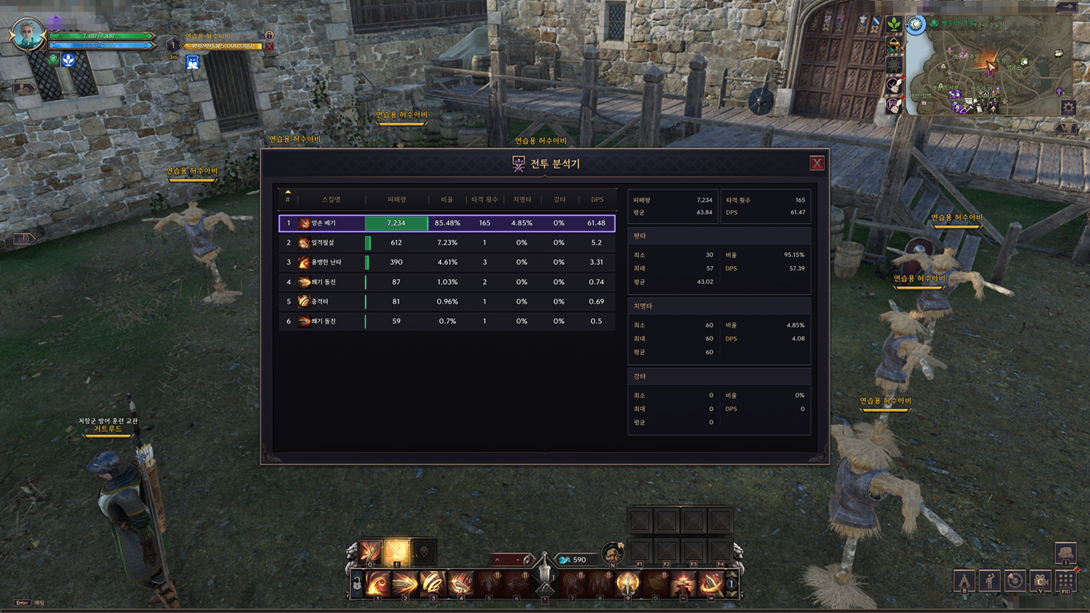
Task: Sort the table by the DPS column header
Action: [597, 200]
